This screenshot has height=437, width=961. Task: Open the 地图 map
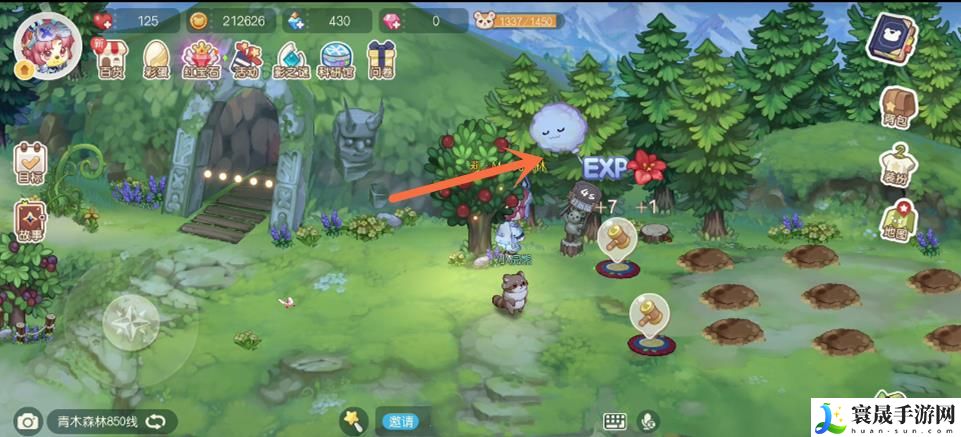pyautogui.click(x=896, y=222)
